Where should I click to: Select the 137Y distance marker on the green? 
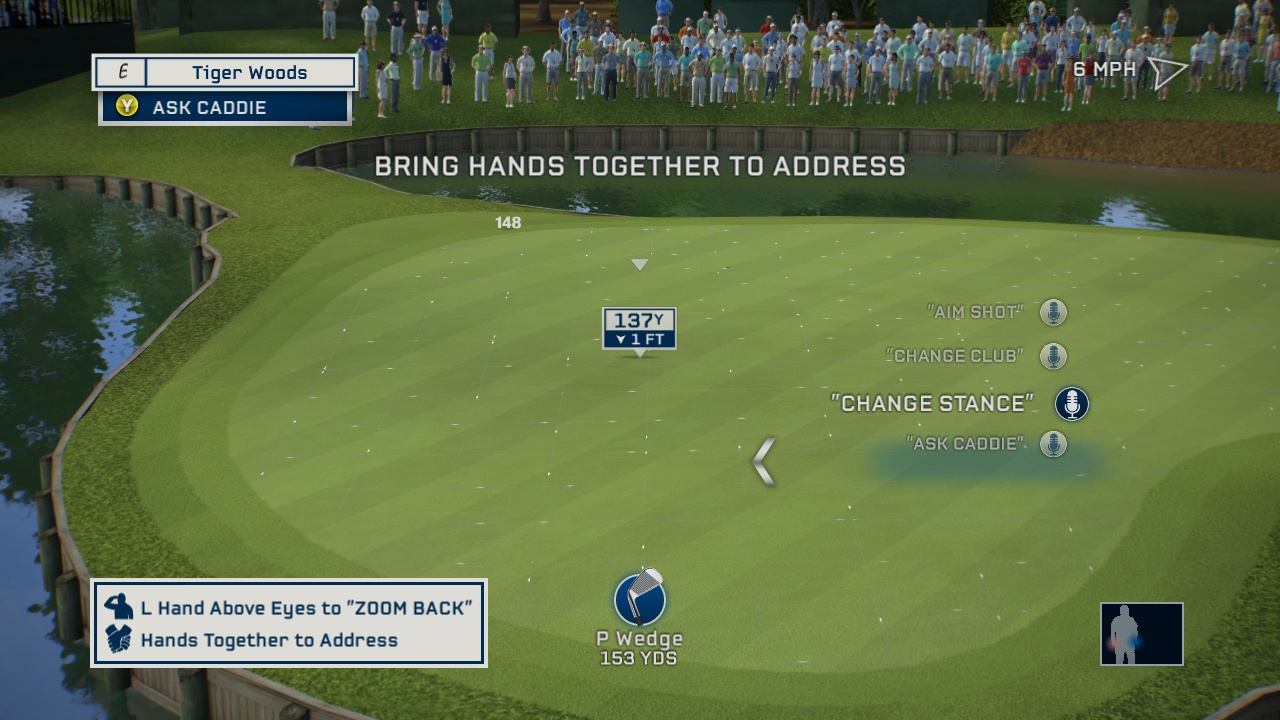(x=639, y=328)
